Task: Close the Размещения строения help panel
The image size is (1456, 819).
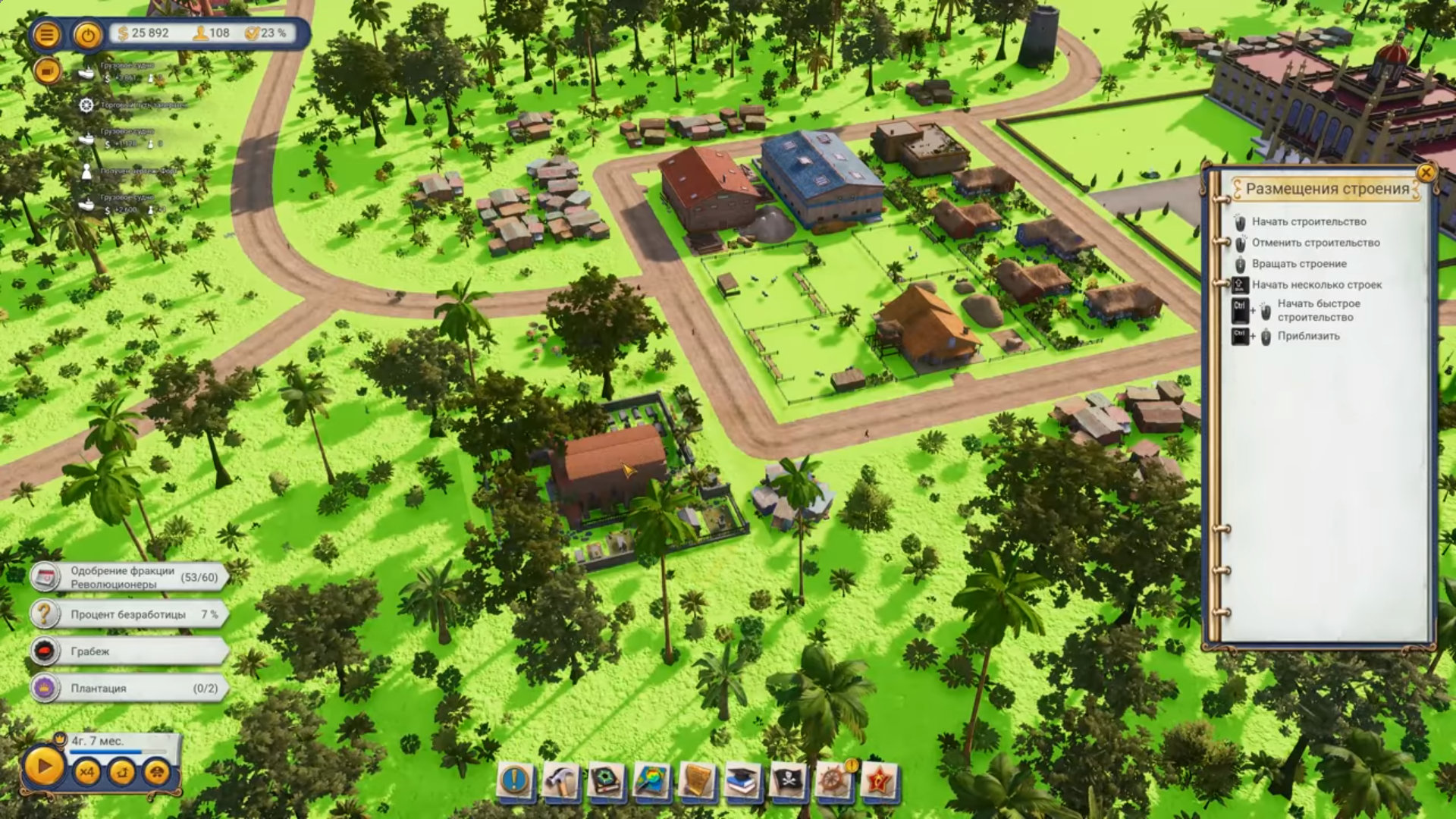Action: click(1426, 173)
